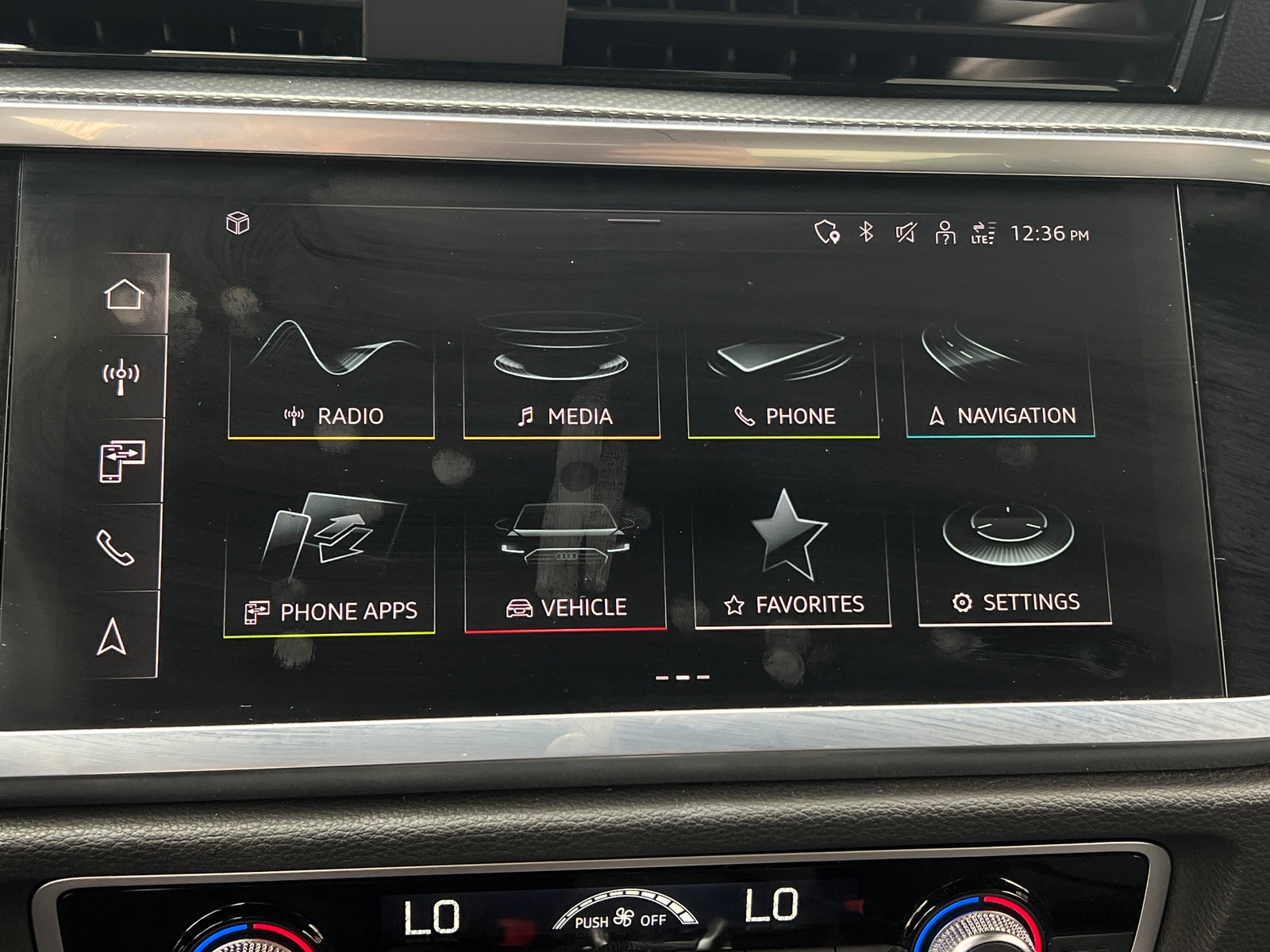Activate the navigation arrow sidebar shortcut
The height and width of the screenshot is (952, 1270).
point(112,636)
